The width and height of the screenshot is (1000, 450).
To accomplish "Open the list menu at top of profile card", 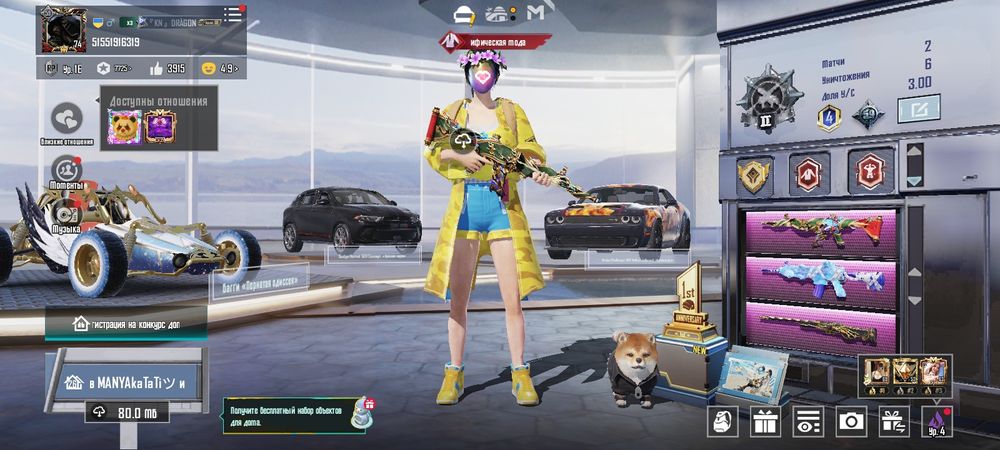I will point(232,13).
